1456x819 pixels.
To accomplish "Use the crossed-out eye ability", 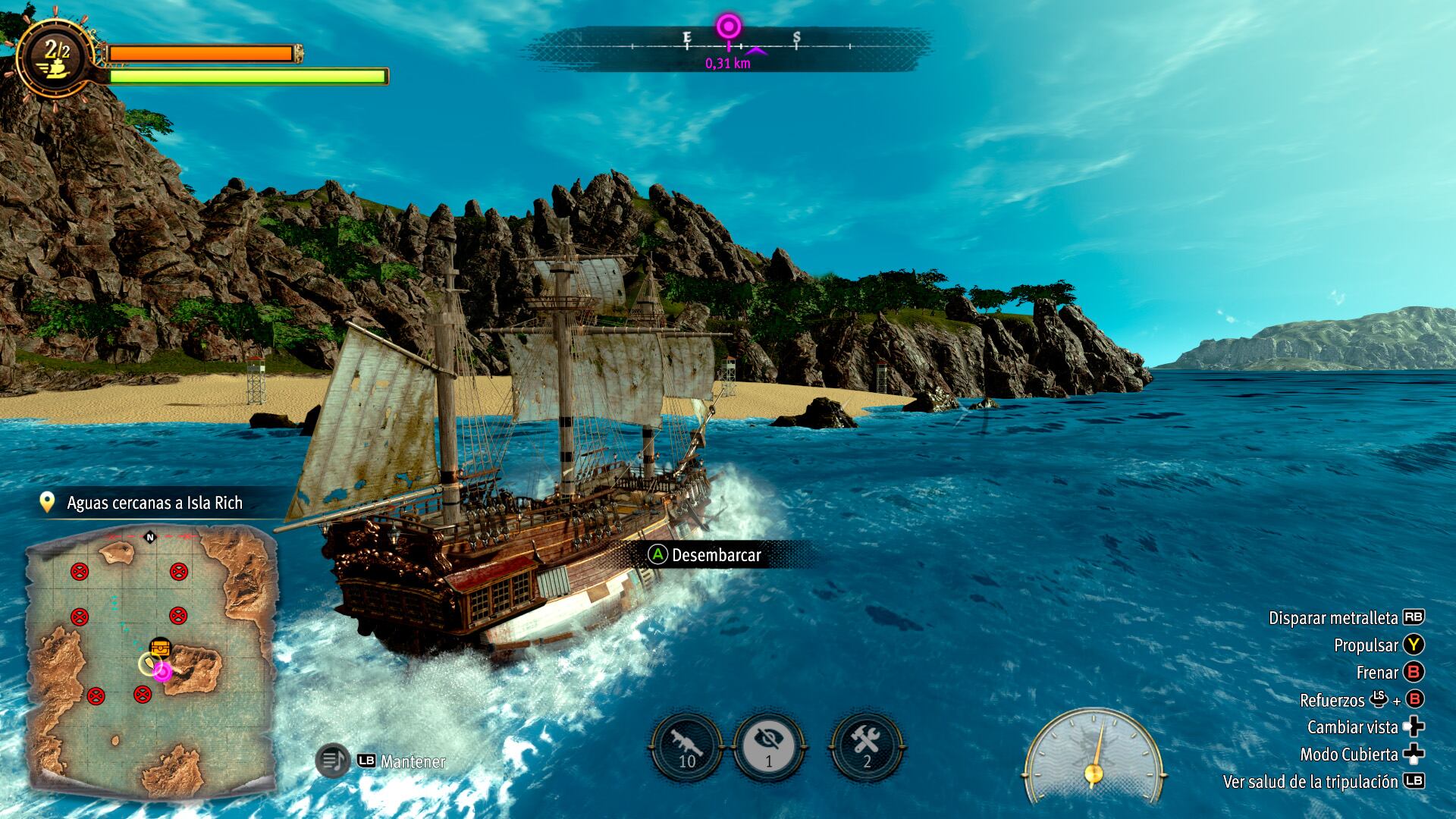I will pos(769,748).
